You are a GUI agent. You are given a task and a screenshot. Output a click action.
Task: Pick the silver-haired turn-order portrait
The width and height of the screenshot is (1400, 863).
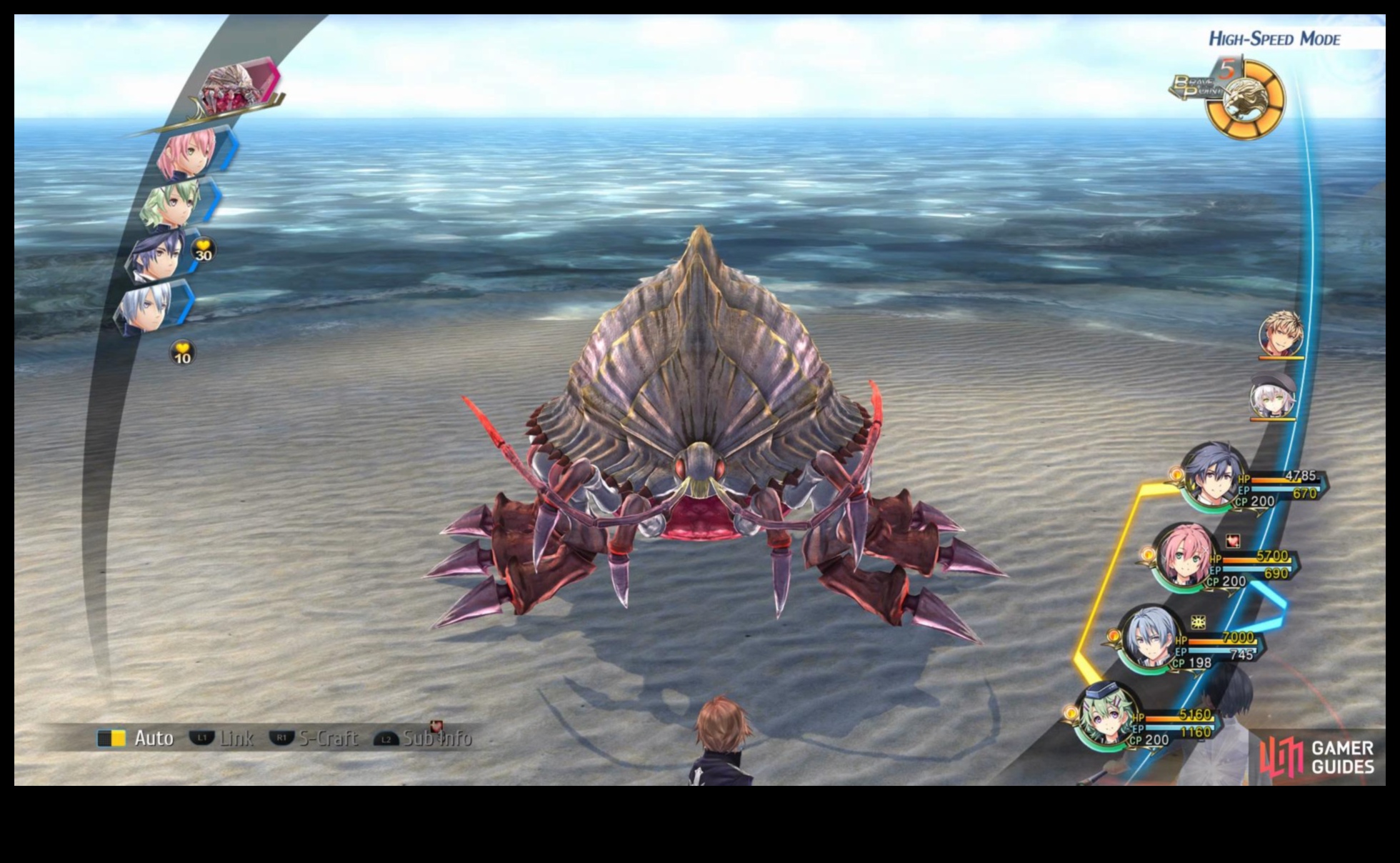tap(148, 307)
